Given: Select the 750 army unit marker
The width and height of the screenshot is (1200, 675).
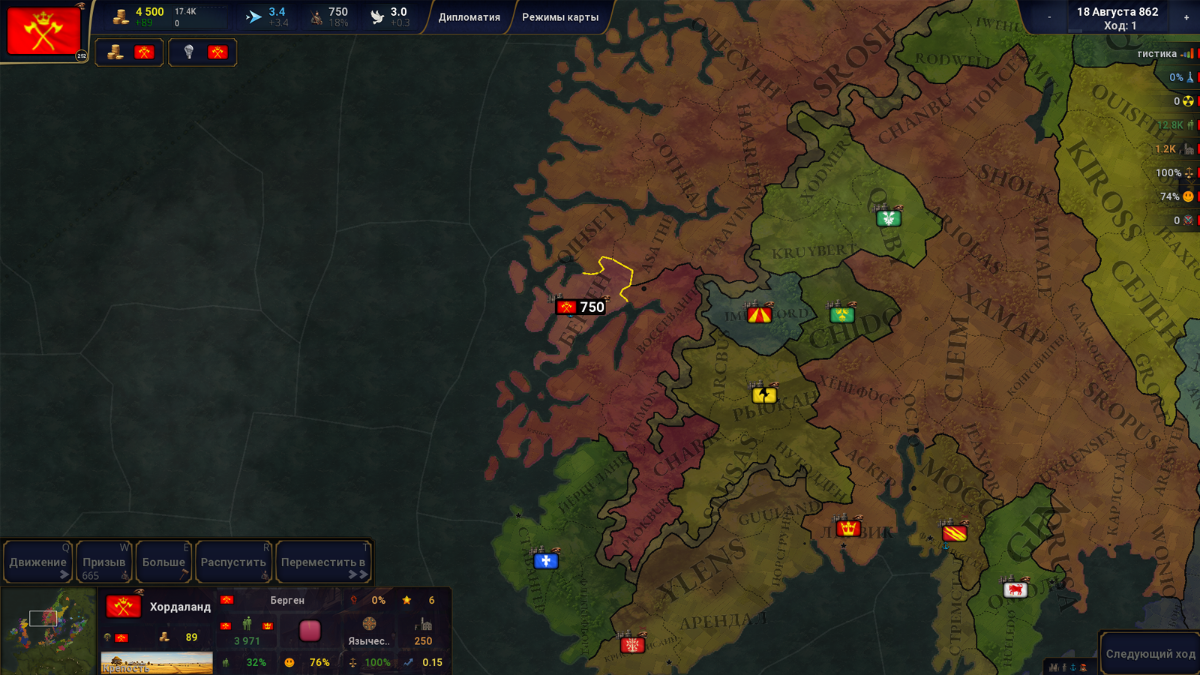Looking at the screenshot, I should tap(581, 307).
